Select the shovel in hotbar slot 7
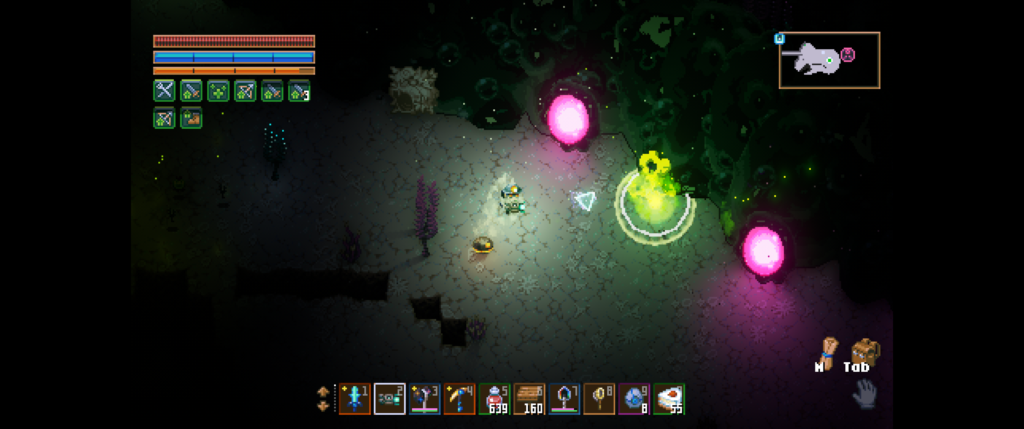The width and height of the screenshot is (1024, 429). click(564, 399)
